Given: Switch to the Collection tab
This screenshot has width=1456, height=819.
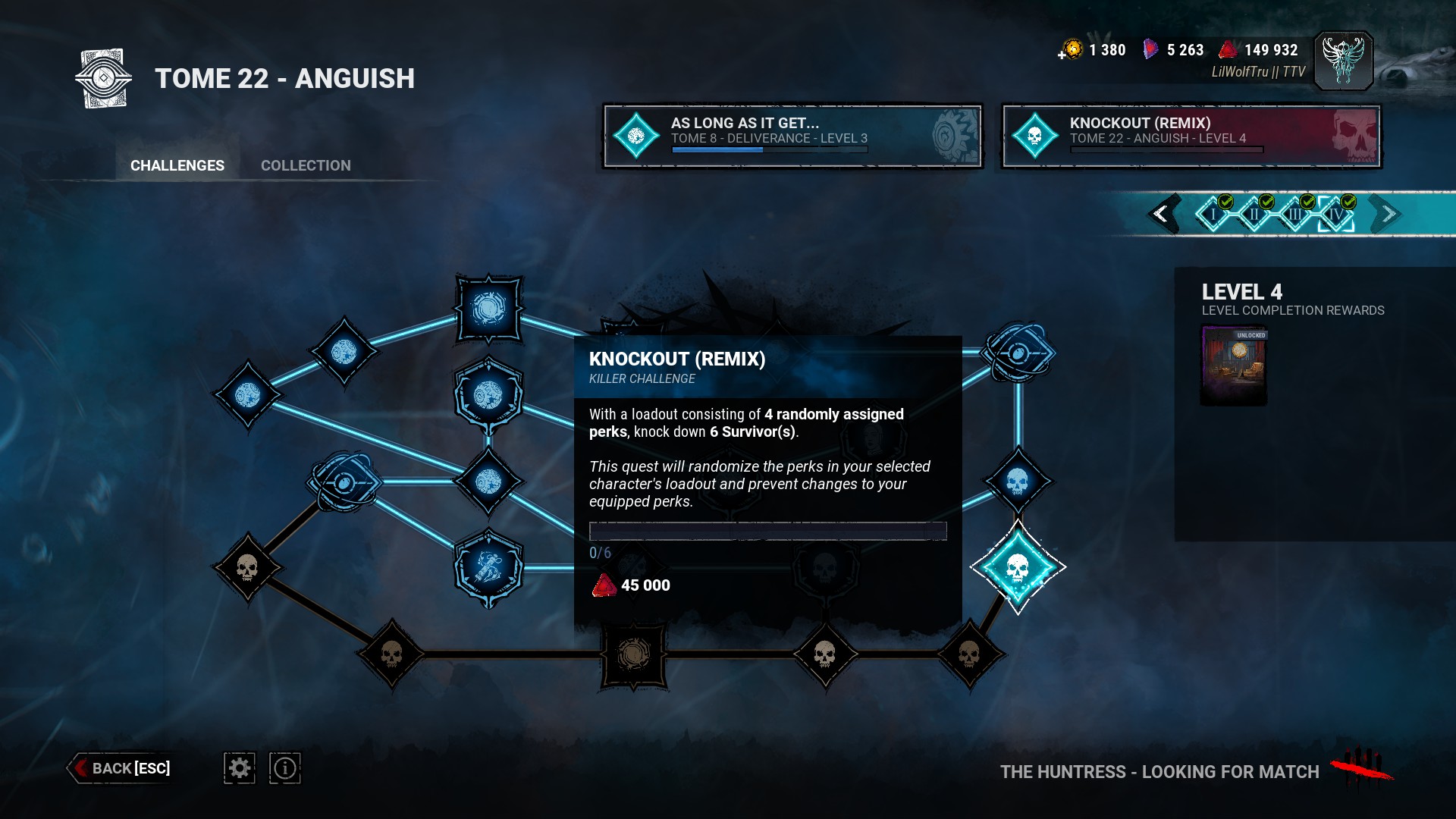Looking at the screenshot, I should coord(306,165).
